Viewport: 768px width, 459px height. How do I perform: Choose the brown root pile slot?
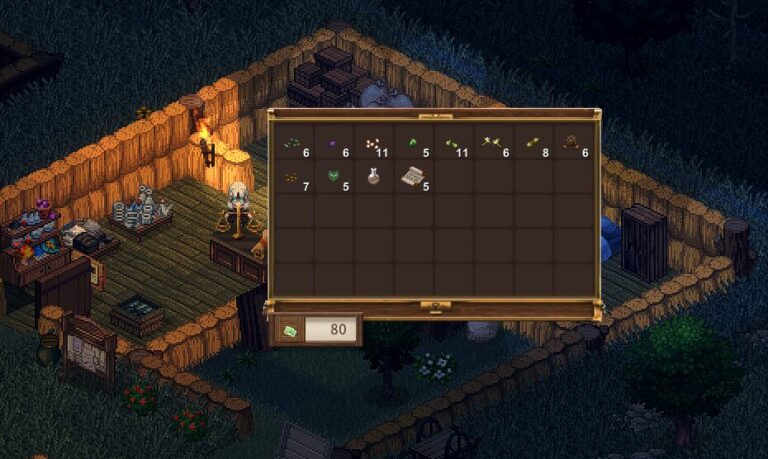(x=573, y=144)
